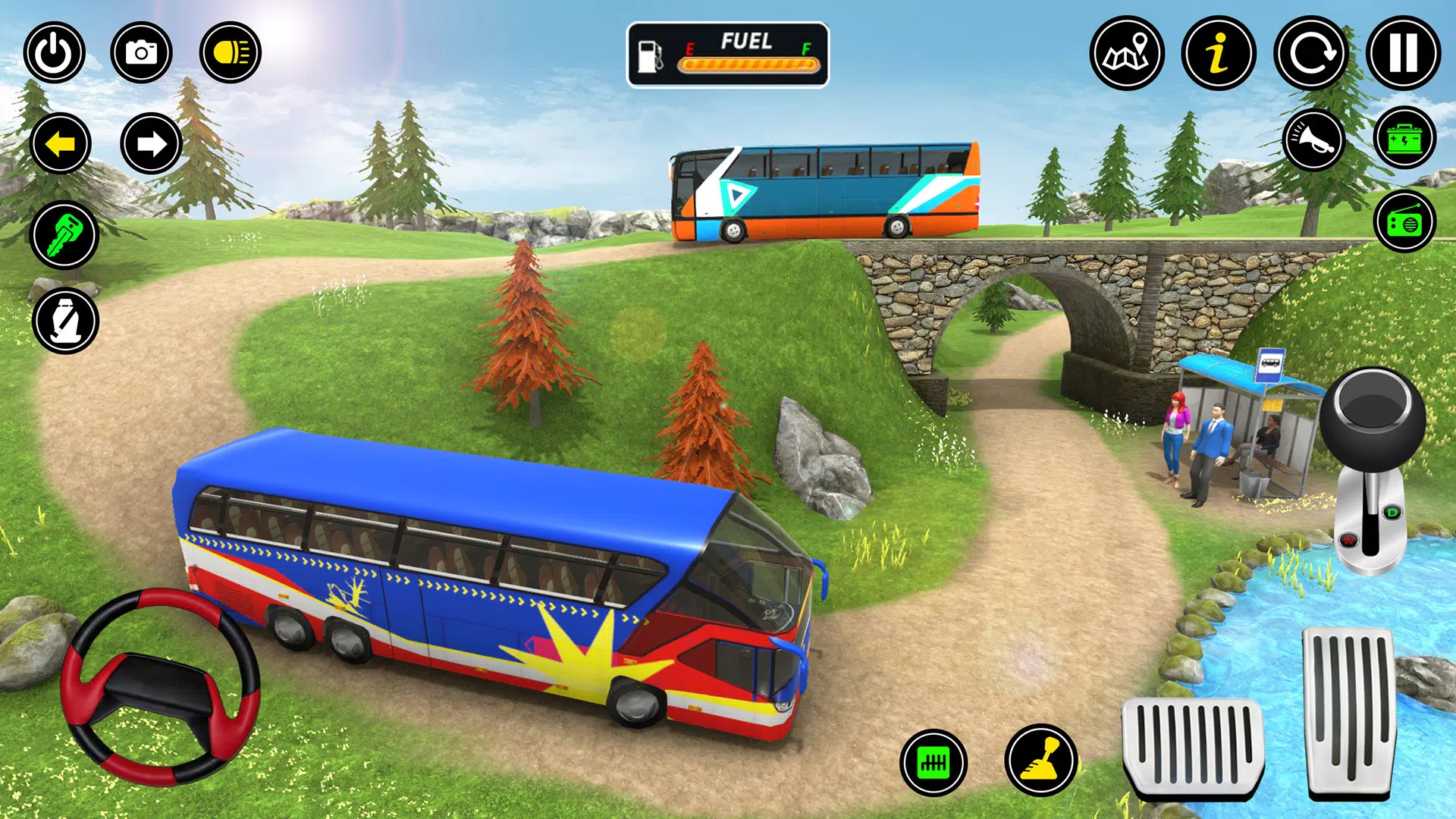Turn on the green radio
Screen dimensions: 1456x819
[x=1404, y=223]
